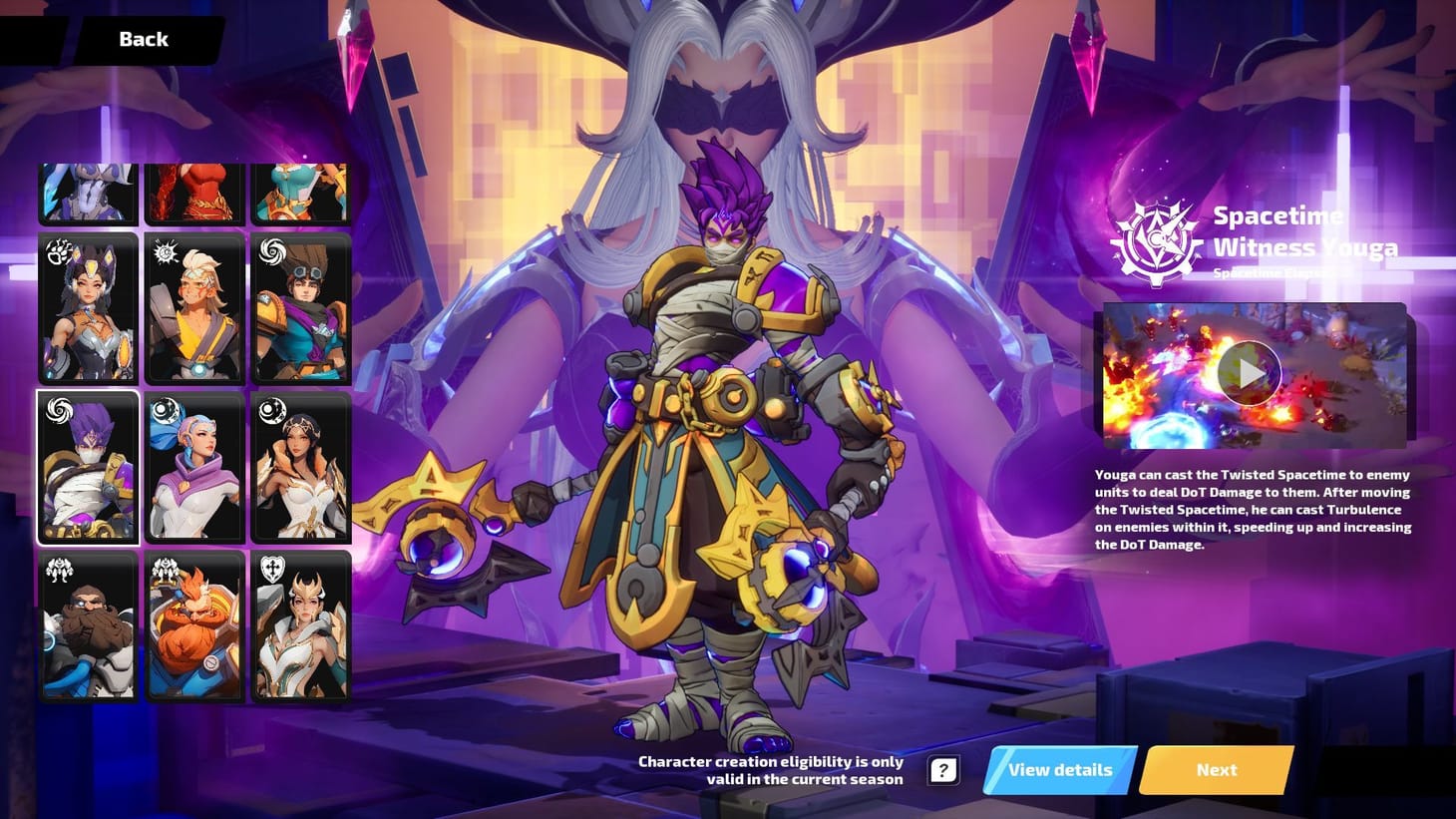Click the Next button to confirm hero choice
The image size is (1456, 819).
click(x=1216, y=769)
